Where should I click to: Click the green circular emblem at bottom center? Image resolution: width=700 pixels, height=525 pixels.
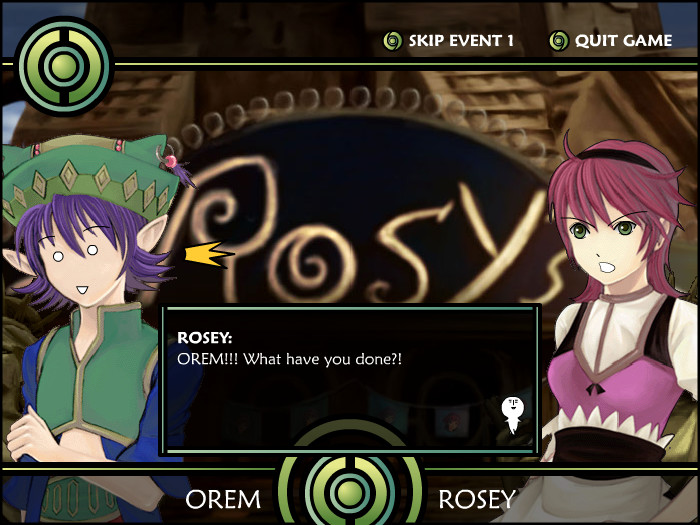(350, 490)
